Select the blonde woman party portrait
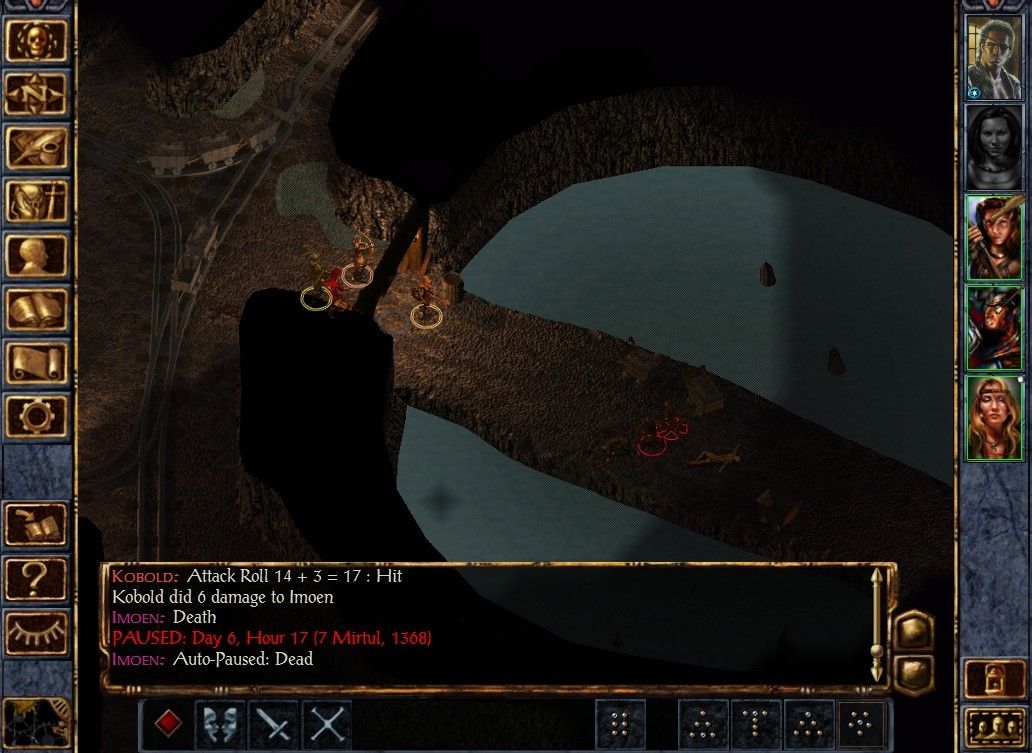This screenshot has height=753, width=1032. 993,416
